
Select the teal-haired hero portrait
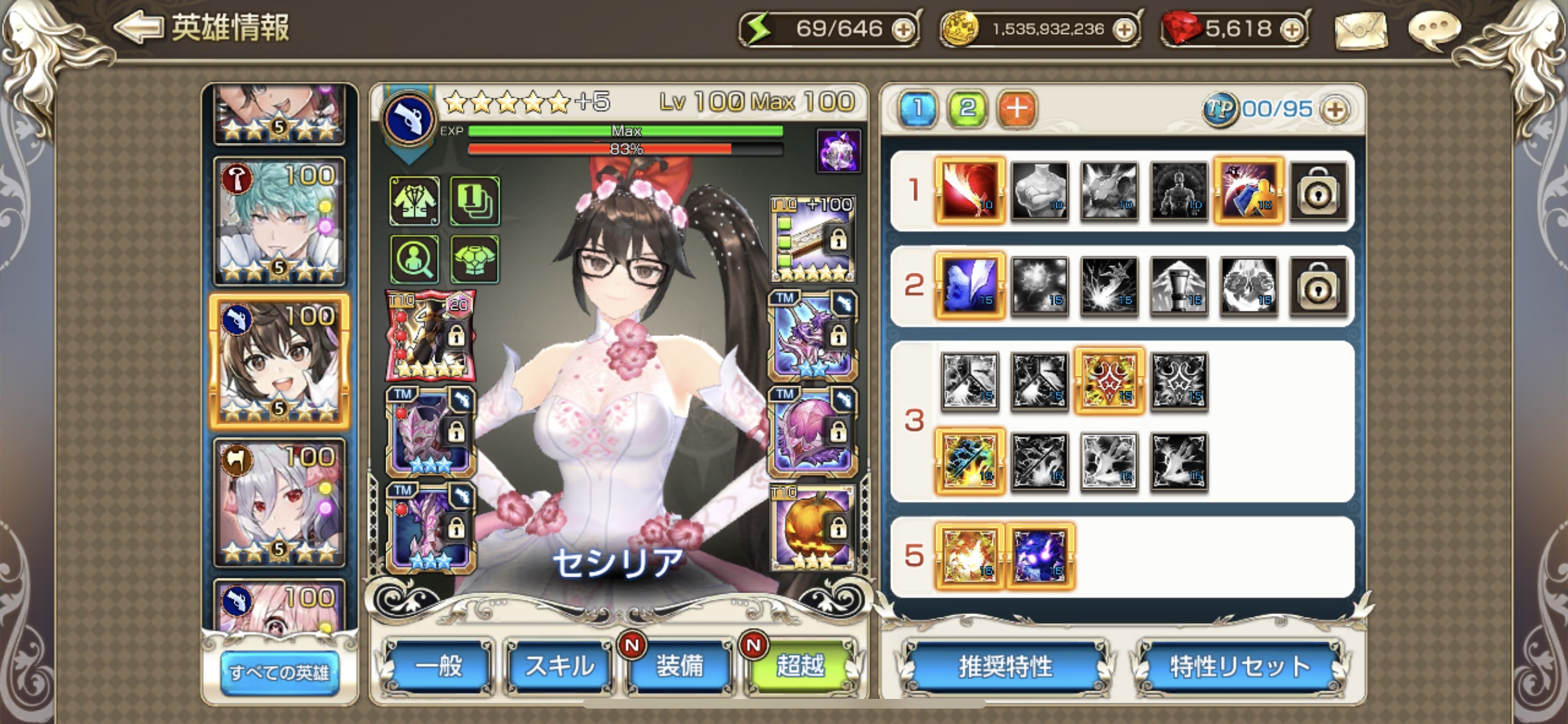coord(279,221)
